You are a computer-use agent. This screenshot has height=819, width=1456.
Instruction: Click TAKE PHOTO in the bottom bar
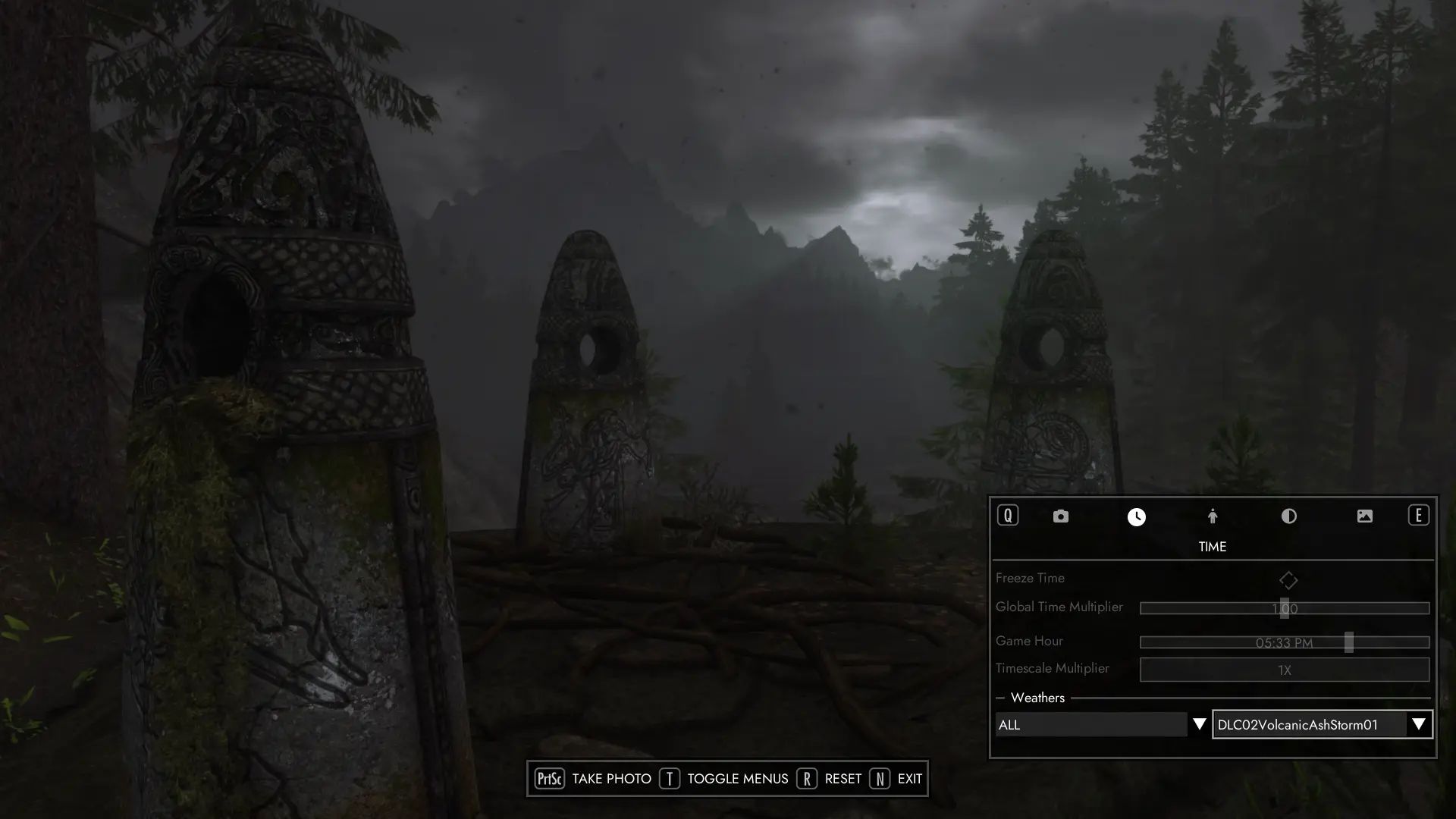pos(611,778)
